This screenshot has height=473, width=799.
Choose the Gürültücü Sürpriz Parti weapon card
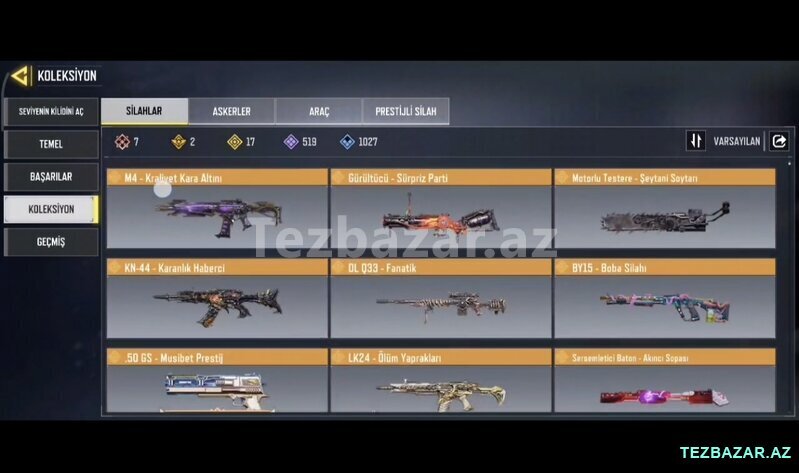click(x=441, y=208)
